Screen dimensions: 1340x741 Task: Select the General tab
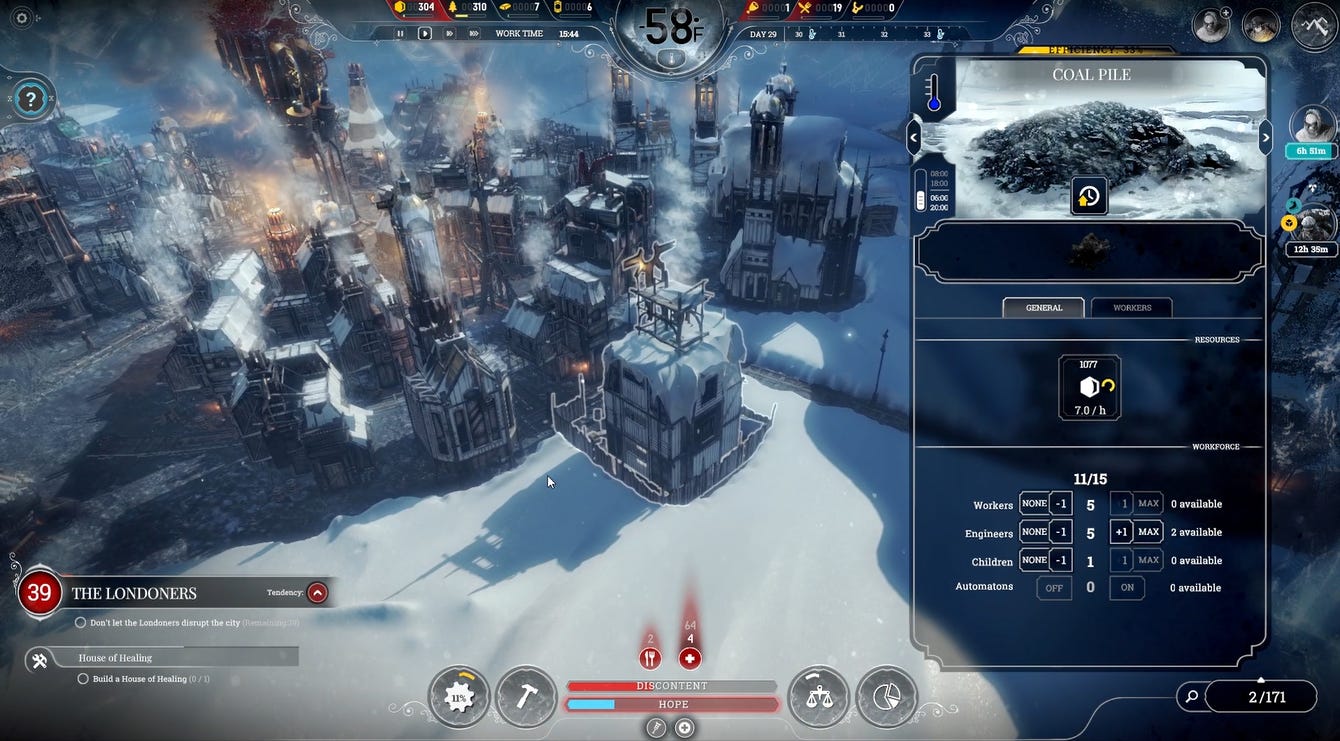tap(1043, 308)
